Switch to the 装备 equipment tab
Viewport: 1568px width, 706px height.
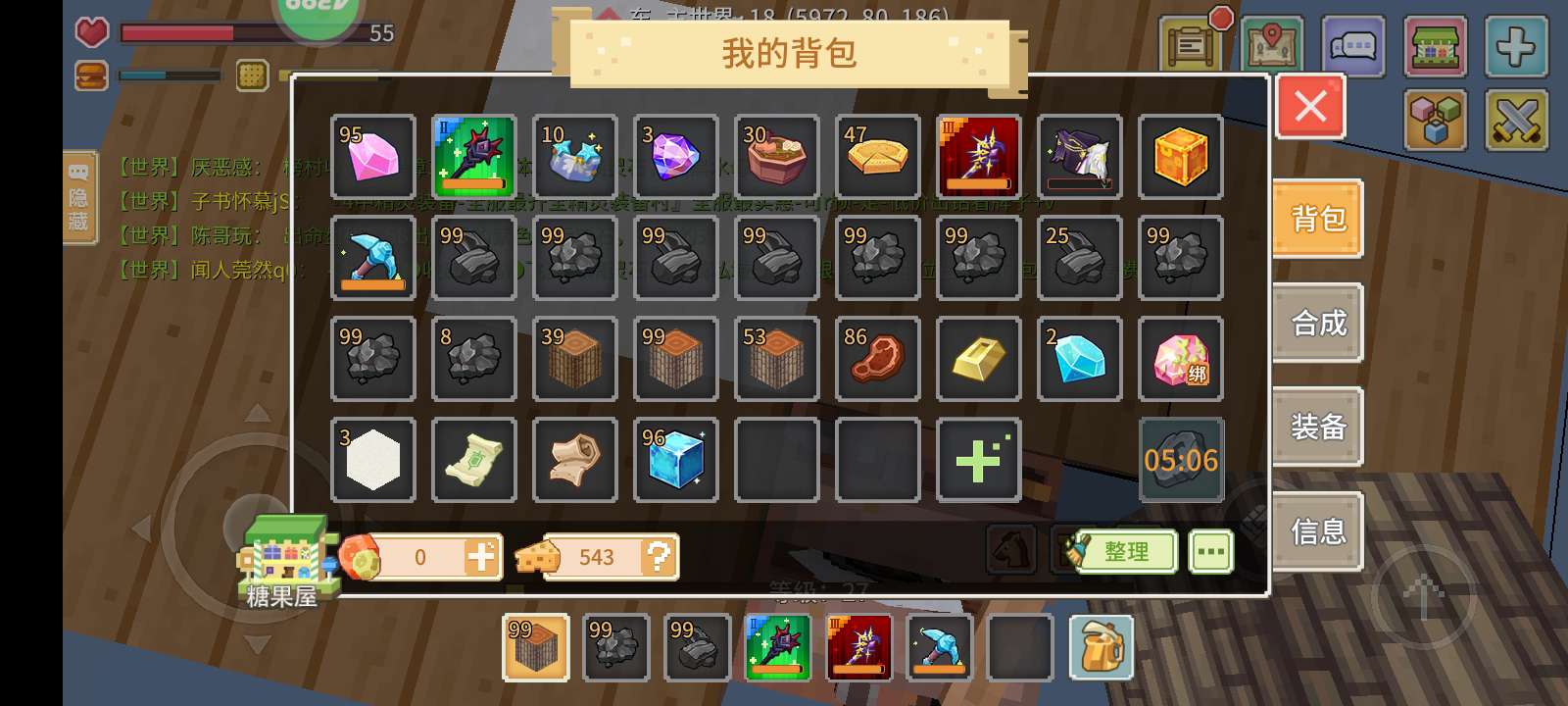[1317, 427]
